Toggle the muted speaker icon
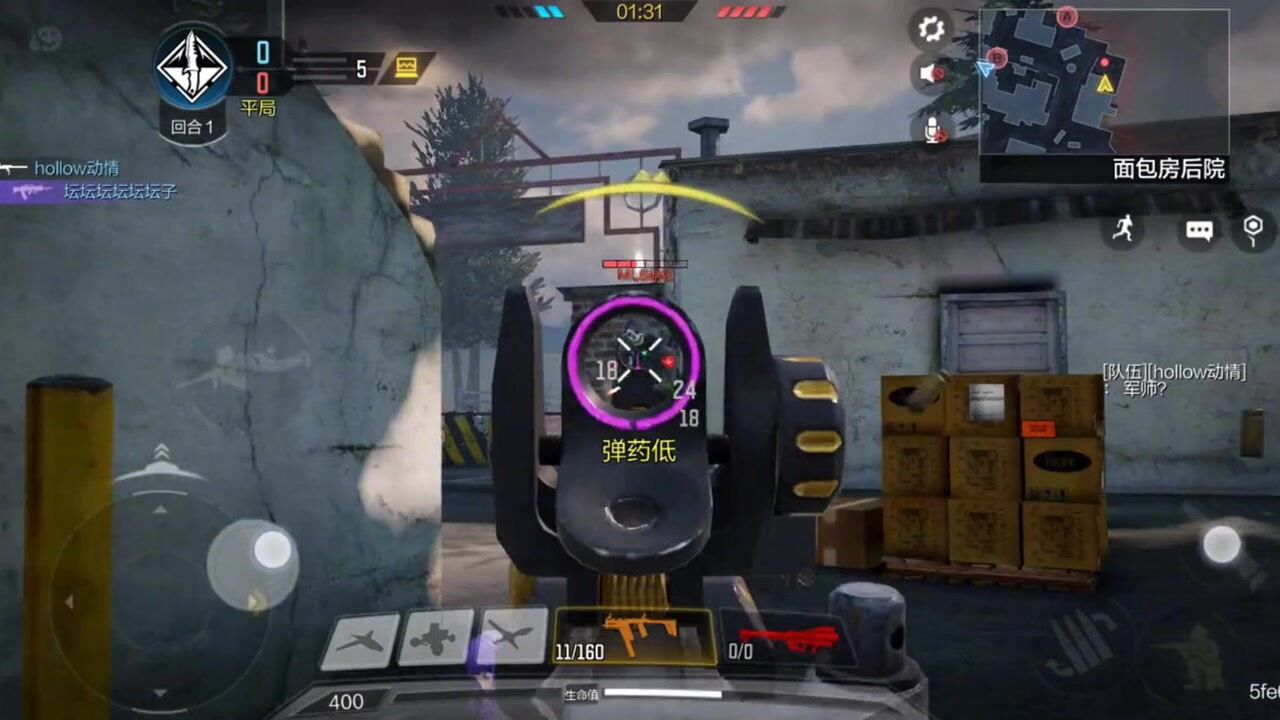Image resolution: width=1280 pixels, height=720 pixels. (x=931, y=73)
